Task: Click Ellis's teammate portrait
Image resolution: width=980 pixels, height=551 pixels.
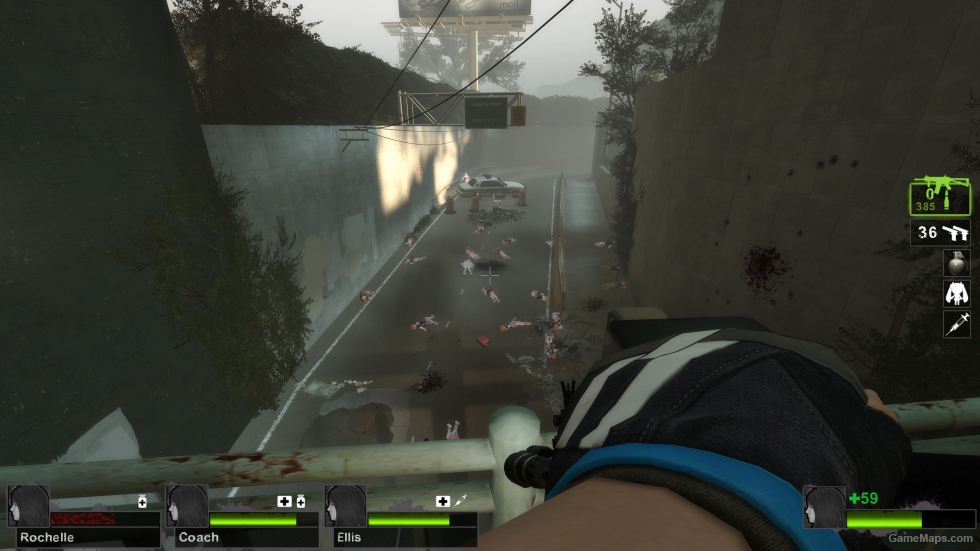Action: pos(346,506)
